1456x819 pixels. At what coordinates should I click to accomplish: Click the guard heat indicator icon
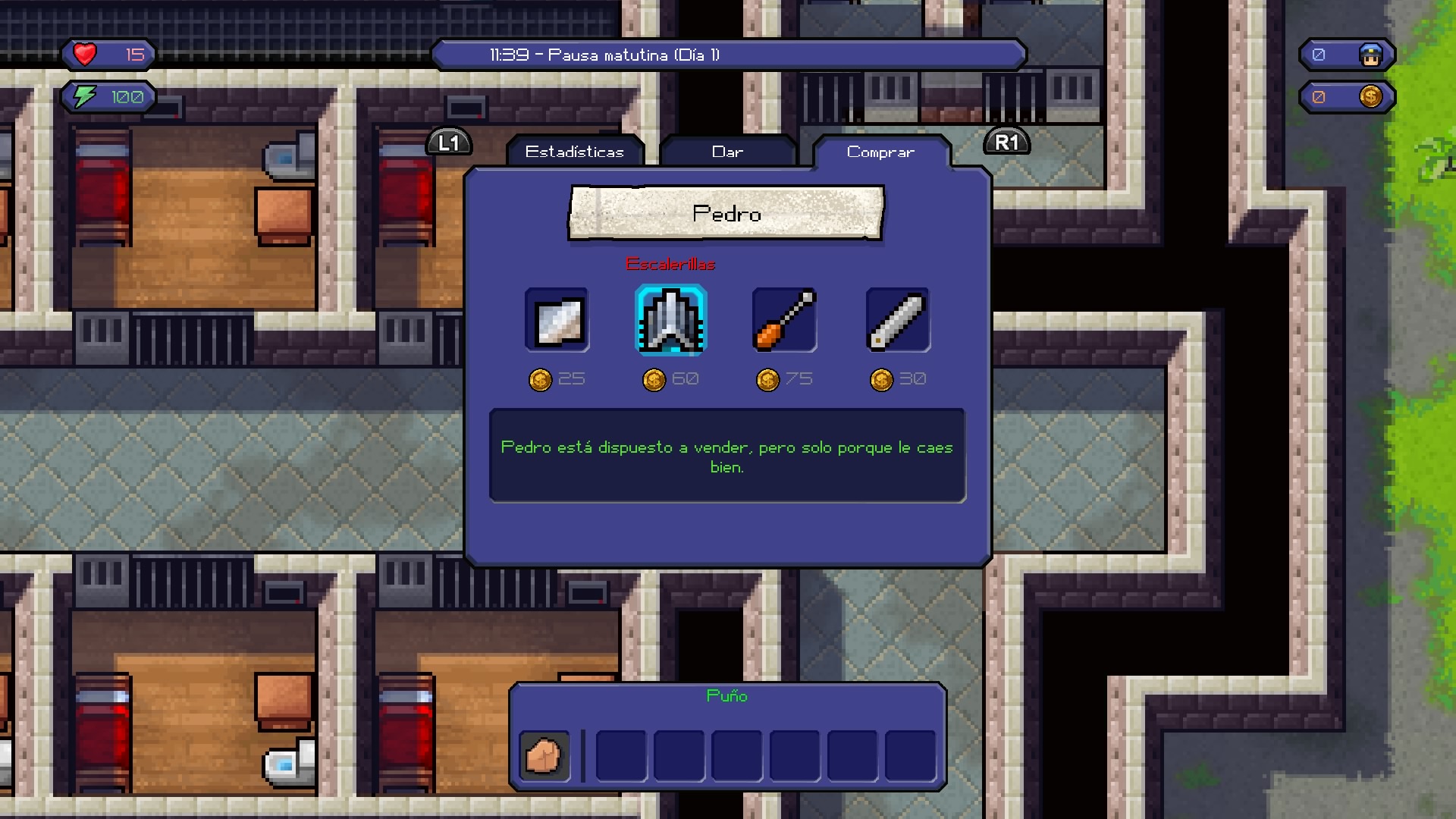1370,55
